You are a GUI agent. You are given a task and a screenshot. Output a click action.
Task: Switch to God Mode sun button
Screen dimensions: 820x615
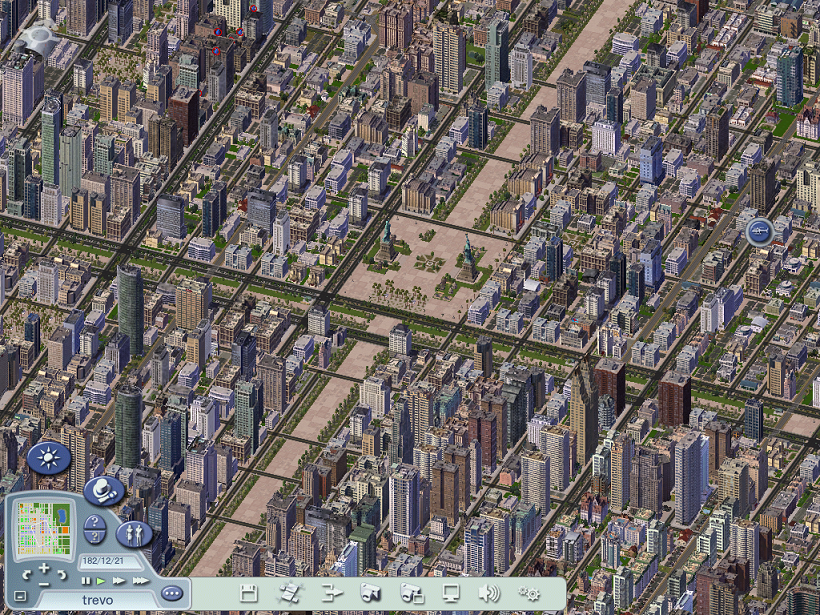pyautogui.click(x=47, y=458)
